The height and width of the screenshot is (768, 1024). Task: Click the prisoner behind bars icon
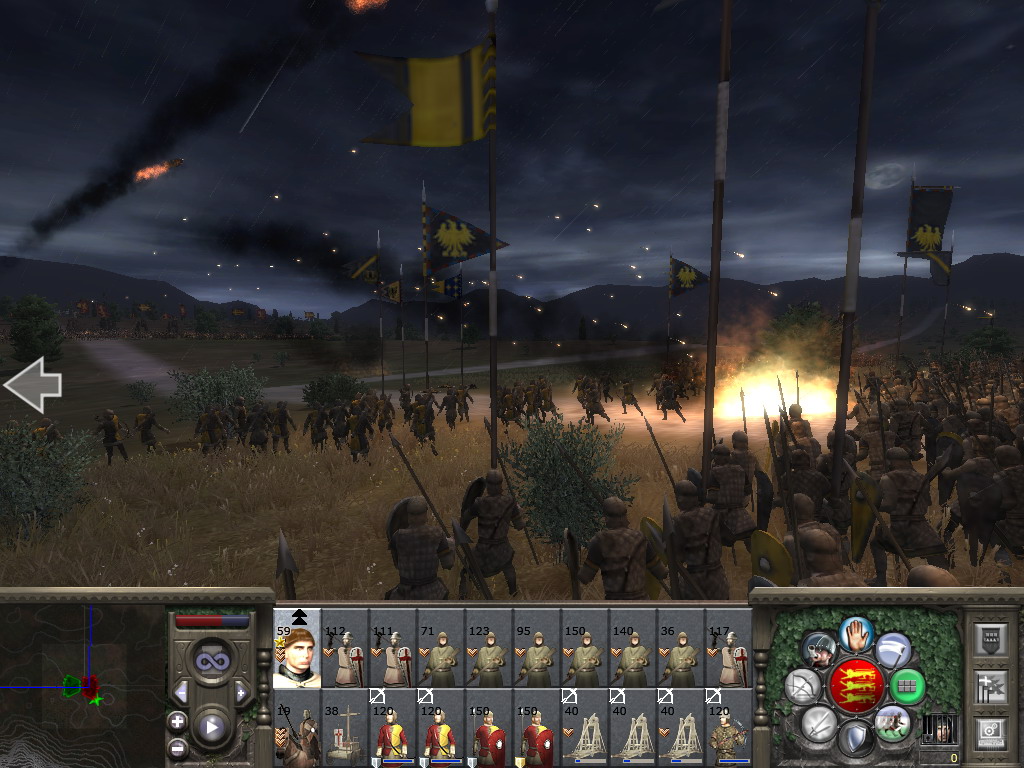937,727
